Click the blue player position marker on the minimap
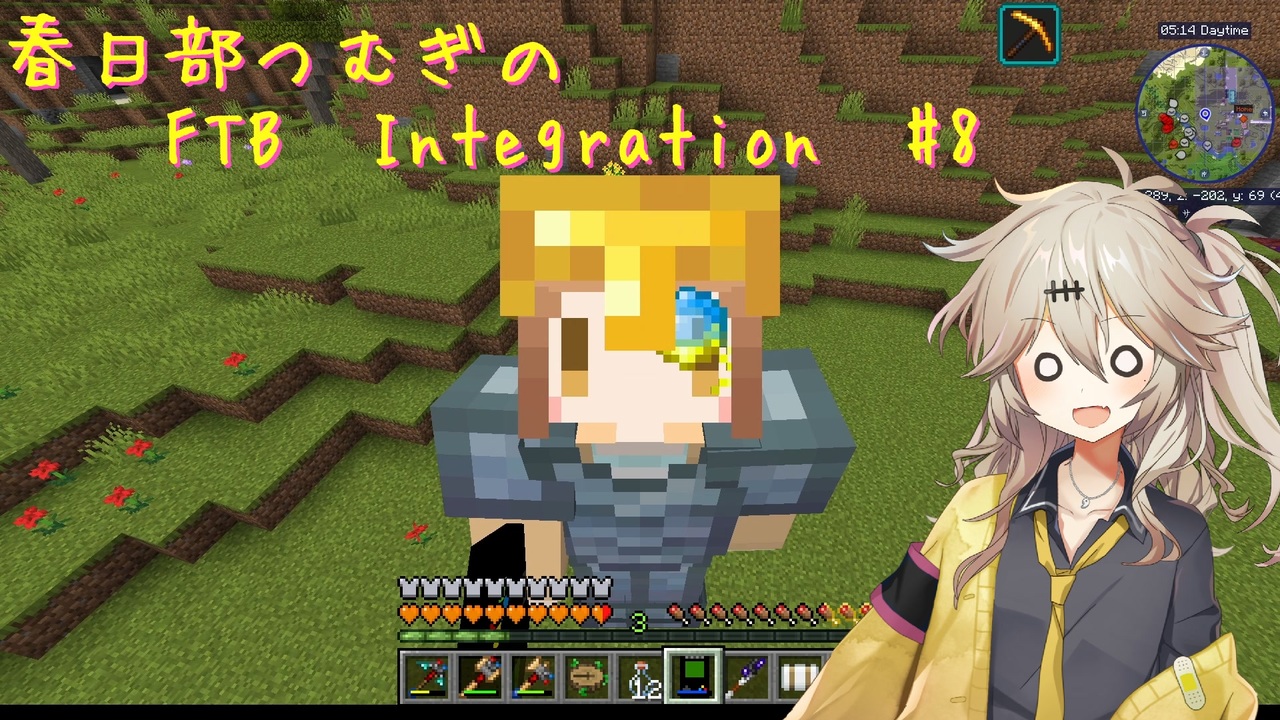 click(x=1204, y=114)
